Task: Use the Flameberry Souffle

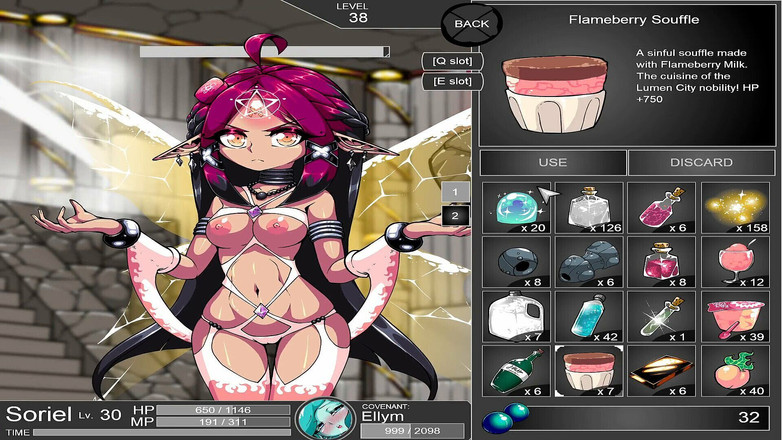Action: tap(552, 162)
